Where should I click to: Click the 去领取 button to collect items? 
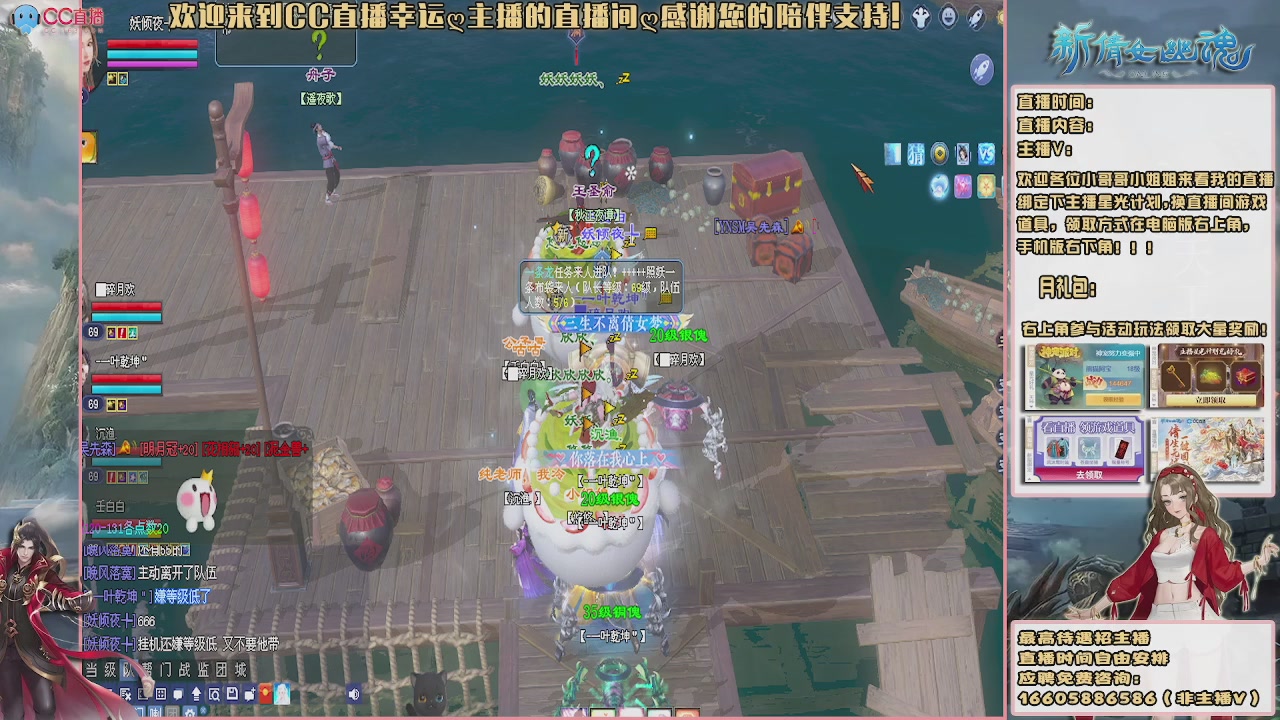(x=1089, y=474)
